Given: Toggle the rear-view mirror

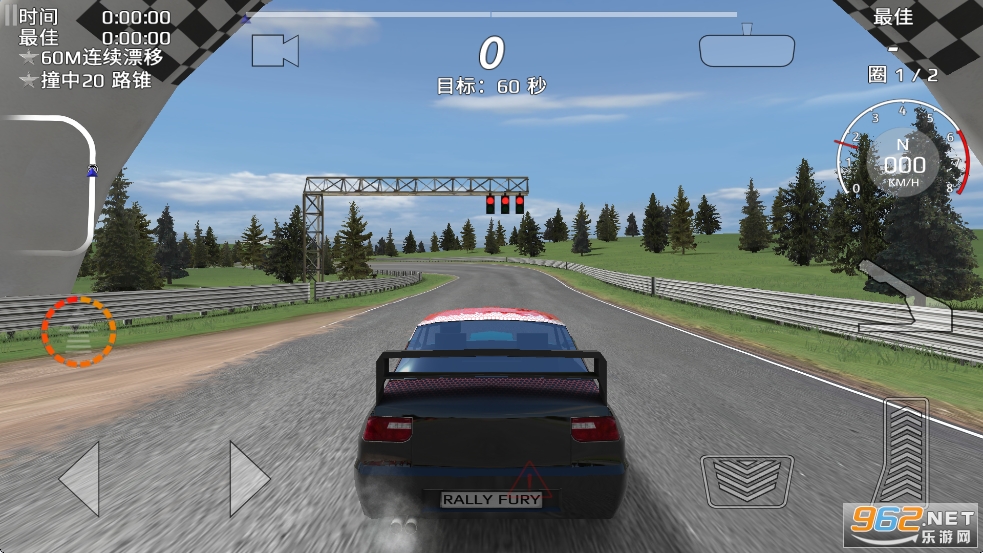Looking at the screenshot, I should tap(746, 49).
